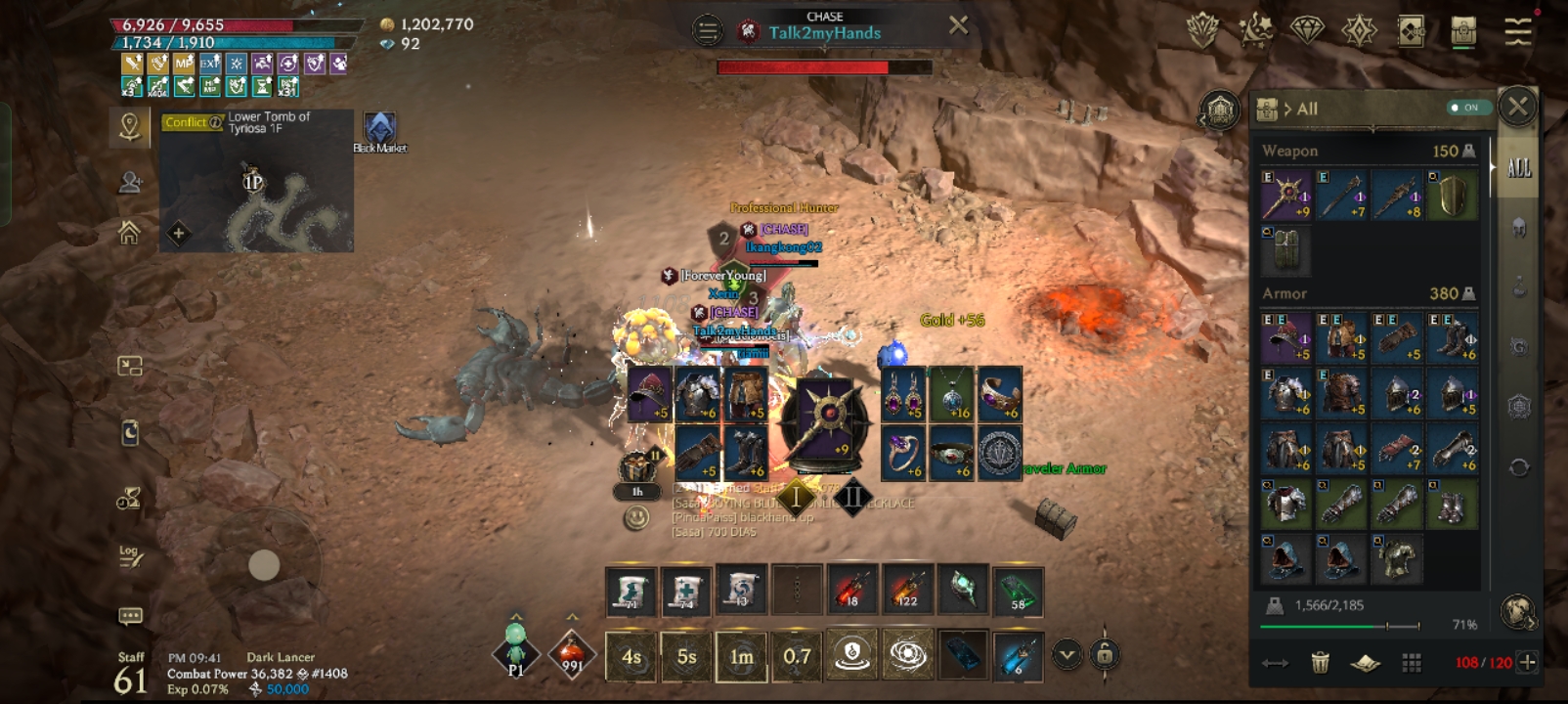This screenshot has width=1568, height=704.
Task: Select the ALL inventory category tab
Action: coord(1519,168)
